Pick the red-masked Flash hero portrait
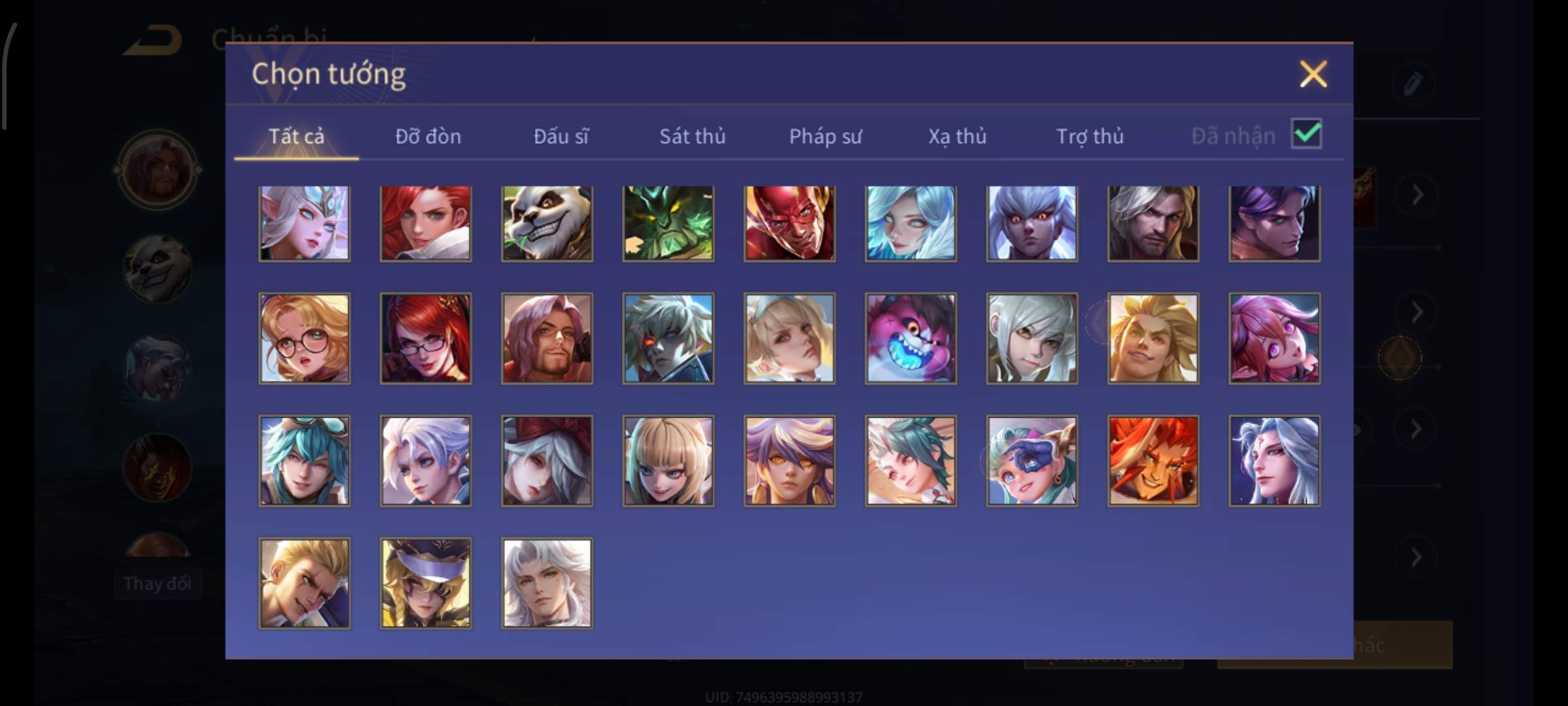This screenshot has width=1568, height=706. tap(789, 224)
